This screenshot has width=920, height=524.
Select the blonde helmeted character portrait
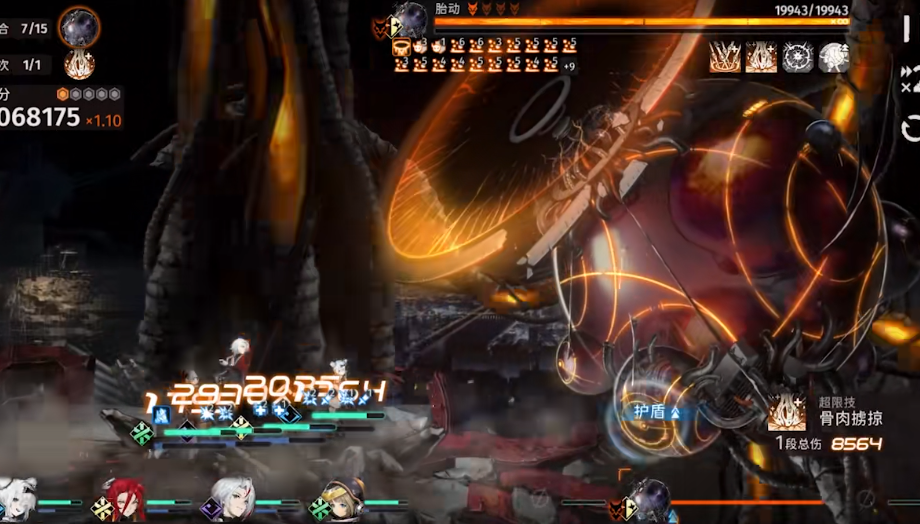(342, 497)
